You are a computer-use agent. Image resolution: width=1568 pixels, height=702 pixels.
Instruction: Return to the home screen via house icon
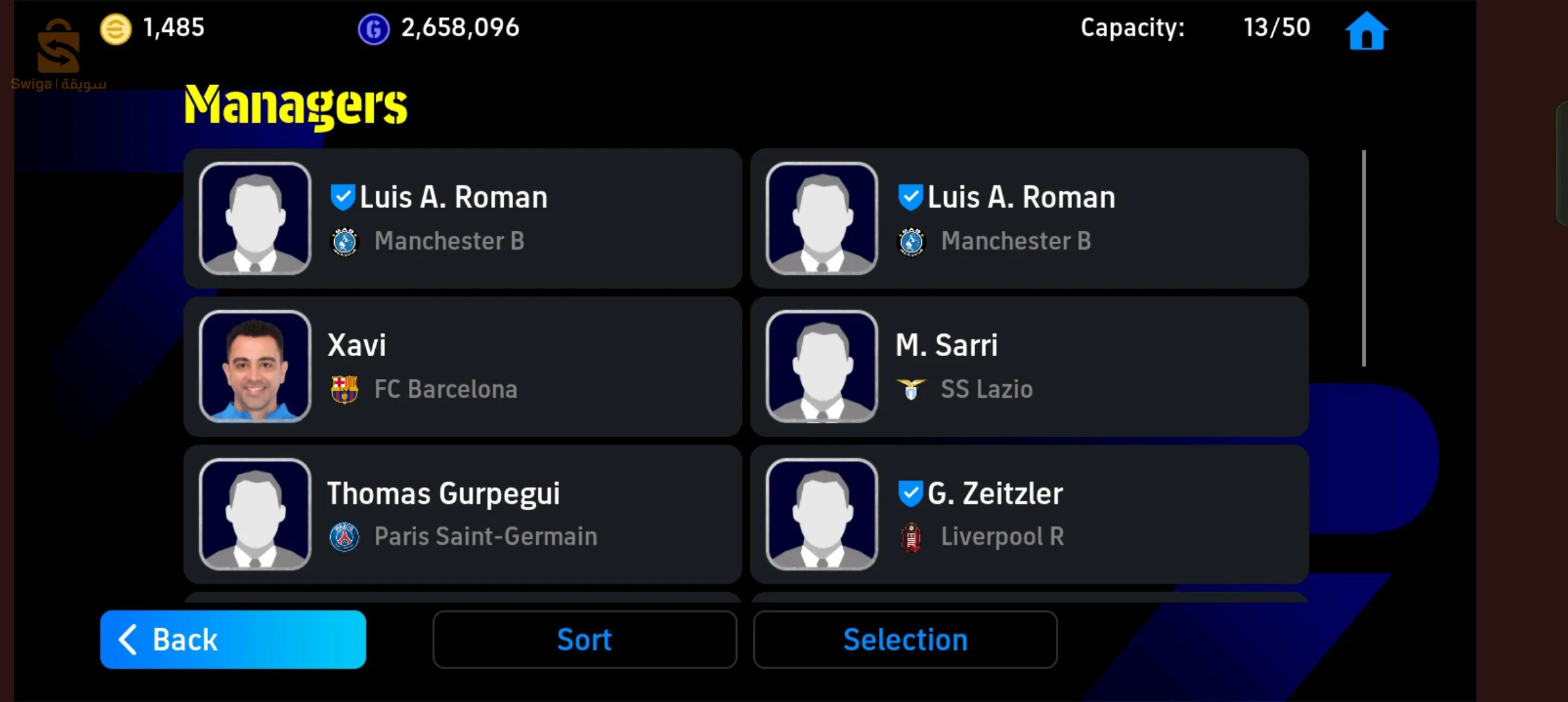(x=1366, y=31)
